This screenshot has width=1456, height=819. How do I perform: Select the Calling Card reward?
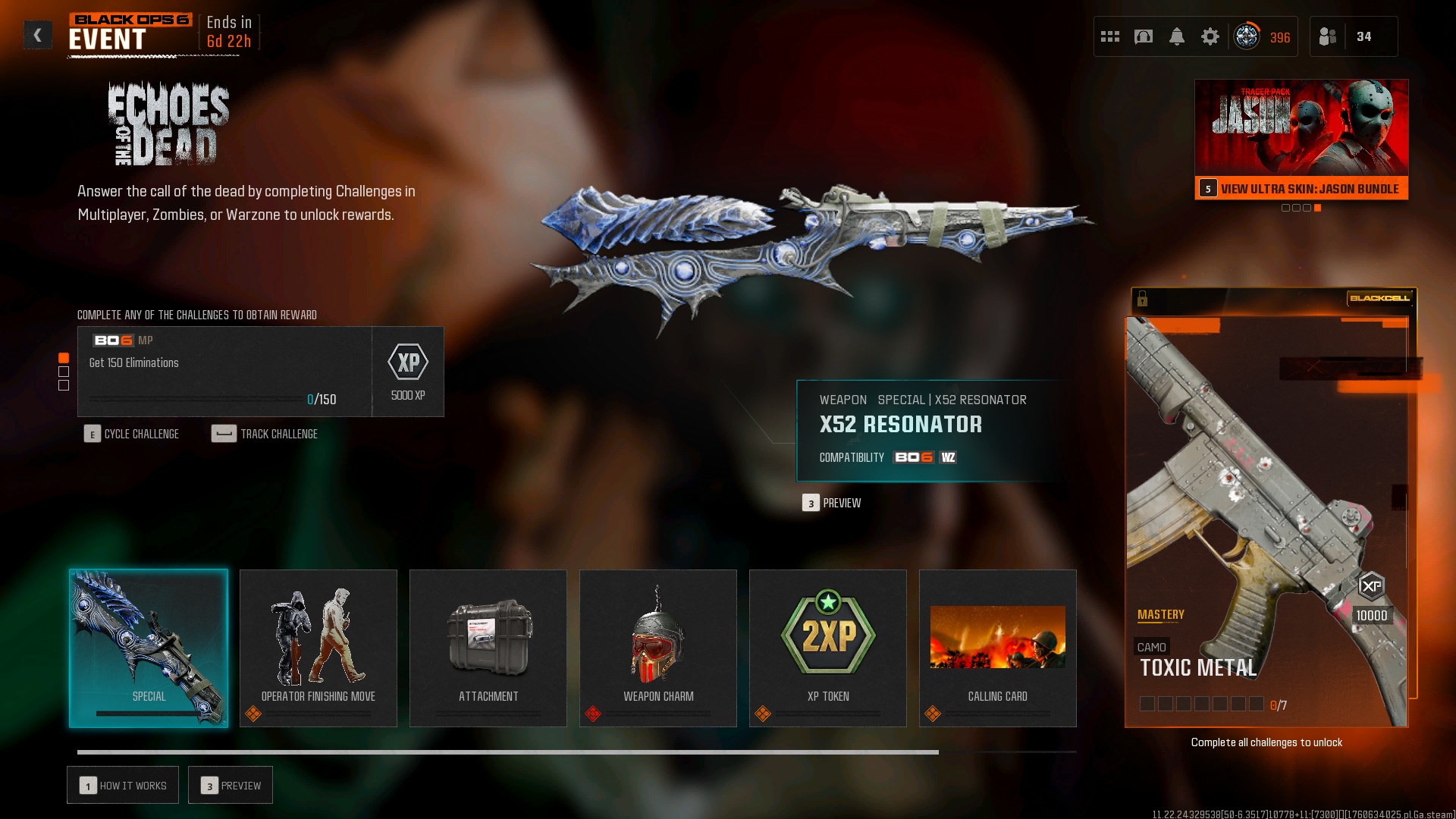[x=998, y=648]
